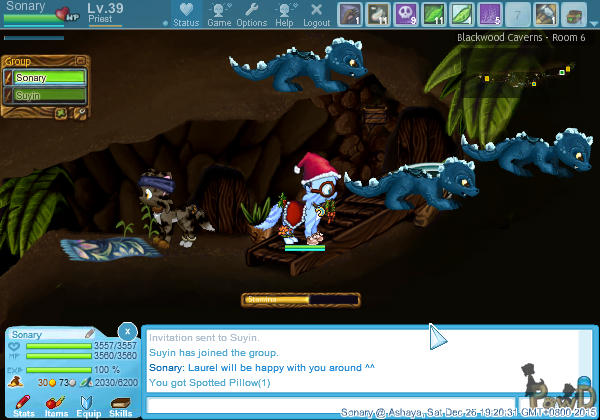Open the Skills book

tap(120, 404)
